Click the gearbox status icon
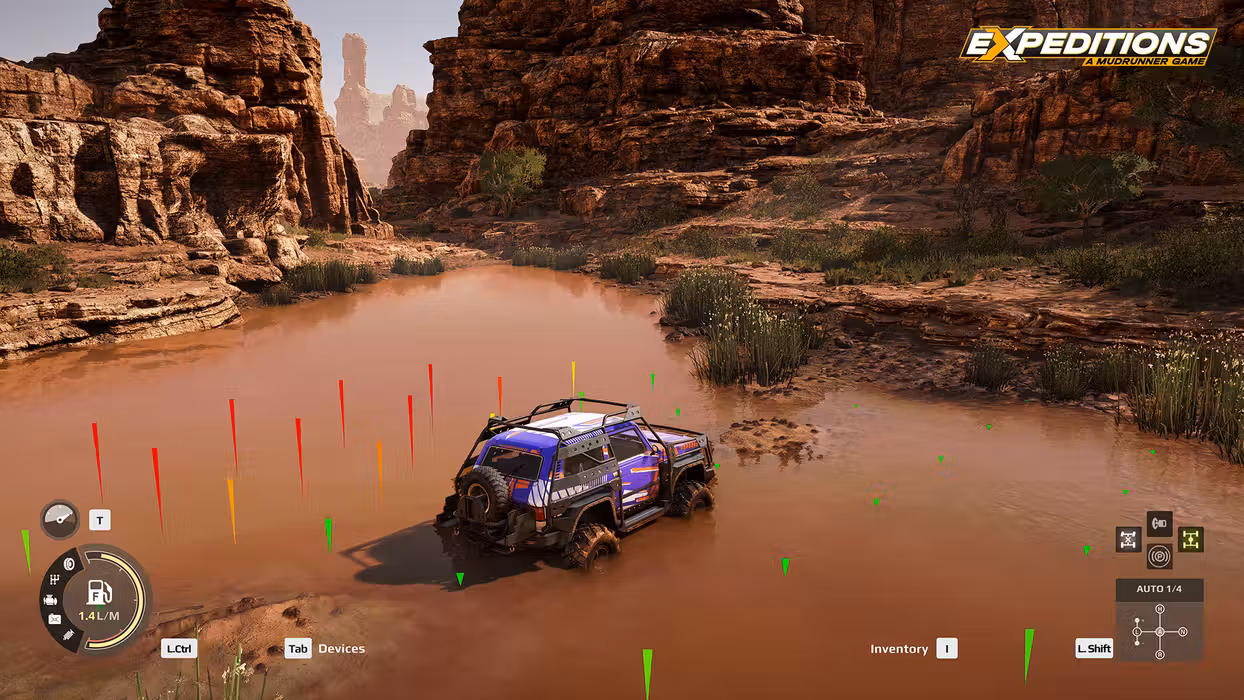Image resolution: width=1244 pixels, height=700 pixels. pos(55,581)
